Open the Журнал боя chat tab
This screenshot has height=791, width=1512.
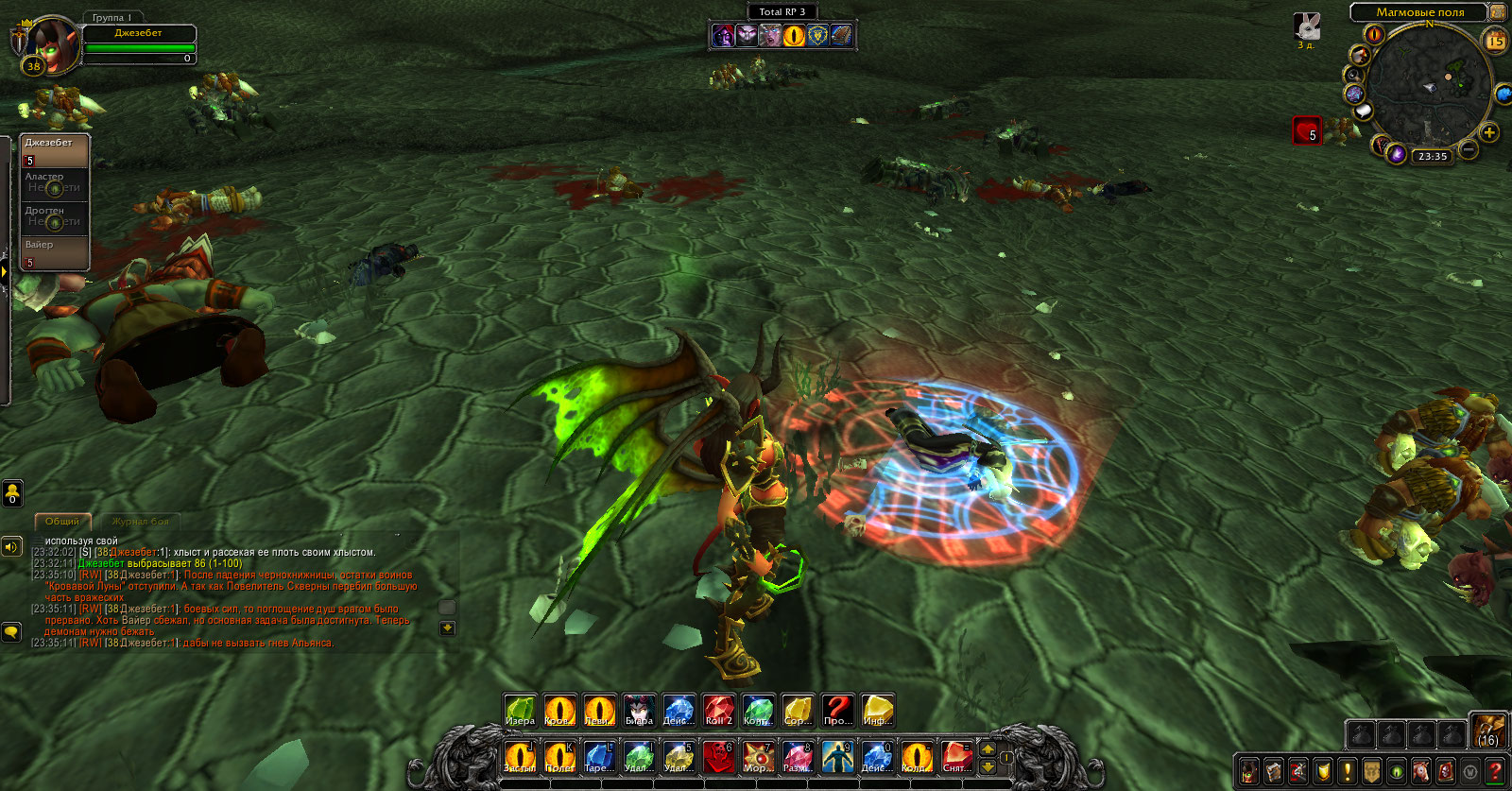tap(140, 522)
